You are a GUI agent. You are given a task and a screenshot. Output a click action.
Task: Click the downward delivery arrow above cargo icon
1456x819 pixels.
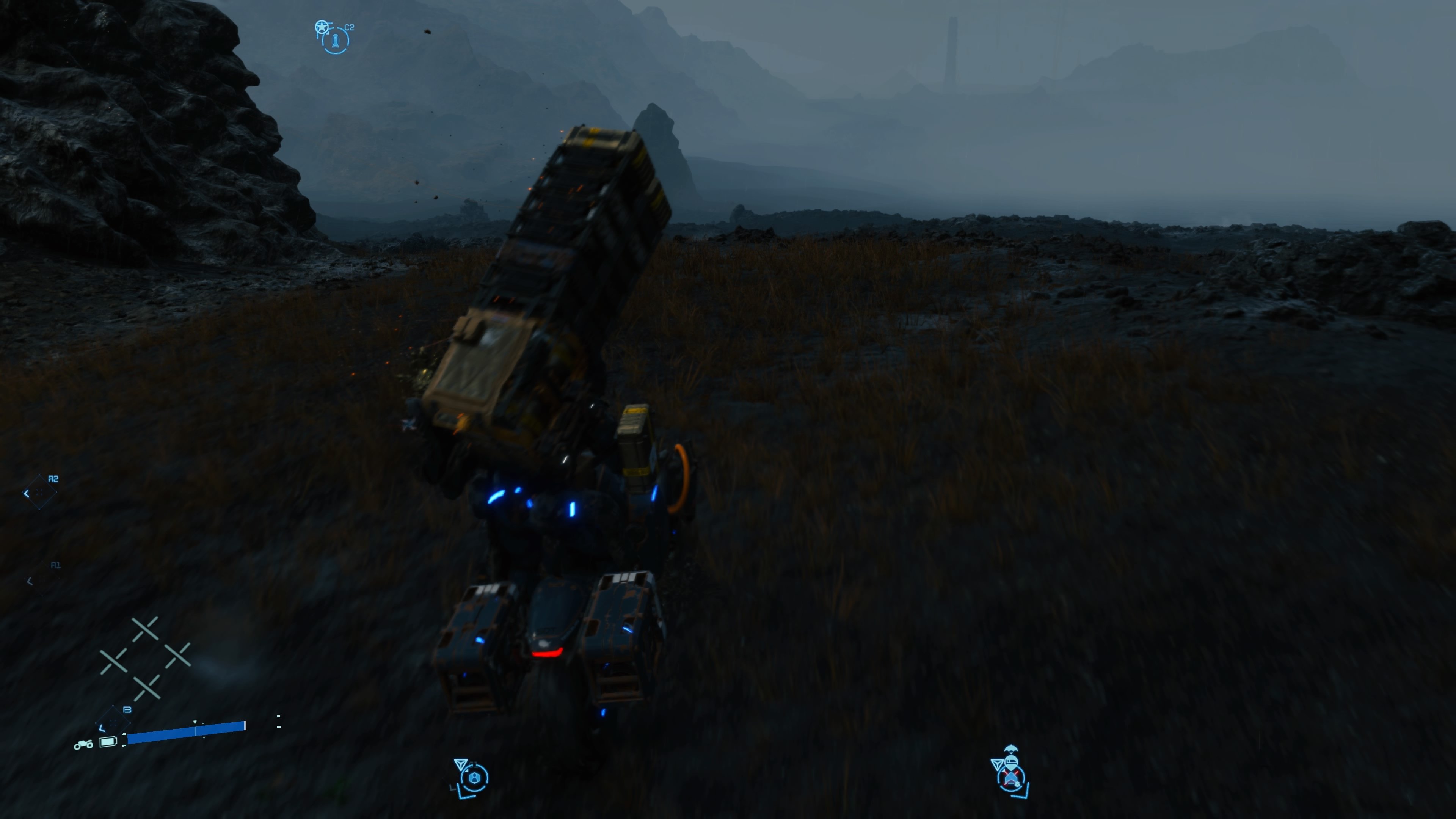point(461,764)
